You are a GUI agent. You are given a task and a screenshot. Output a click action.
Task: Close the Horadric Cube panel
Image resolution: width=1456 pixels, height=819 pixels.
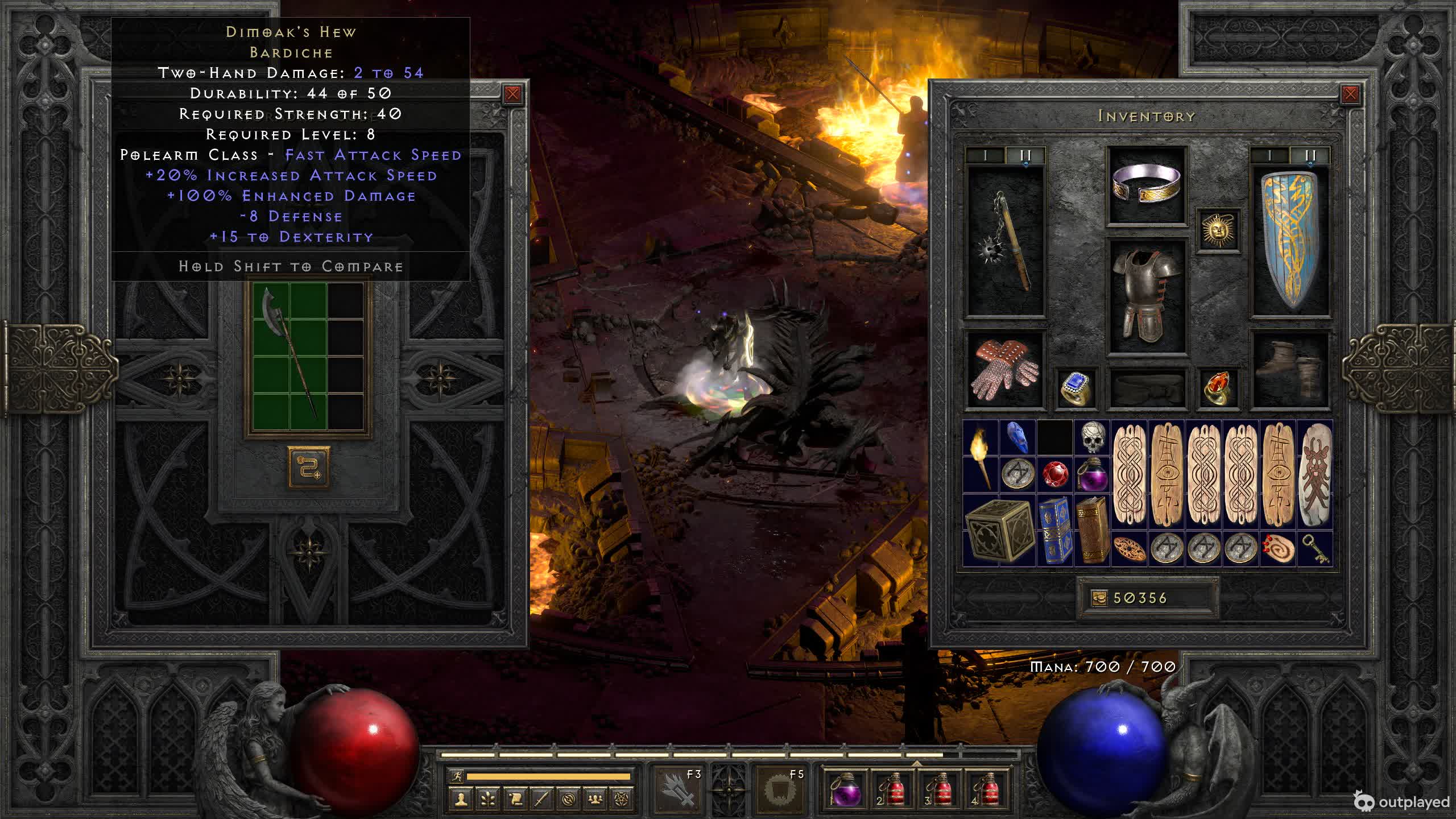click(x=512, y=94)
